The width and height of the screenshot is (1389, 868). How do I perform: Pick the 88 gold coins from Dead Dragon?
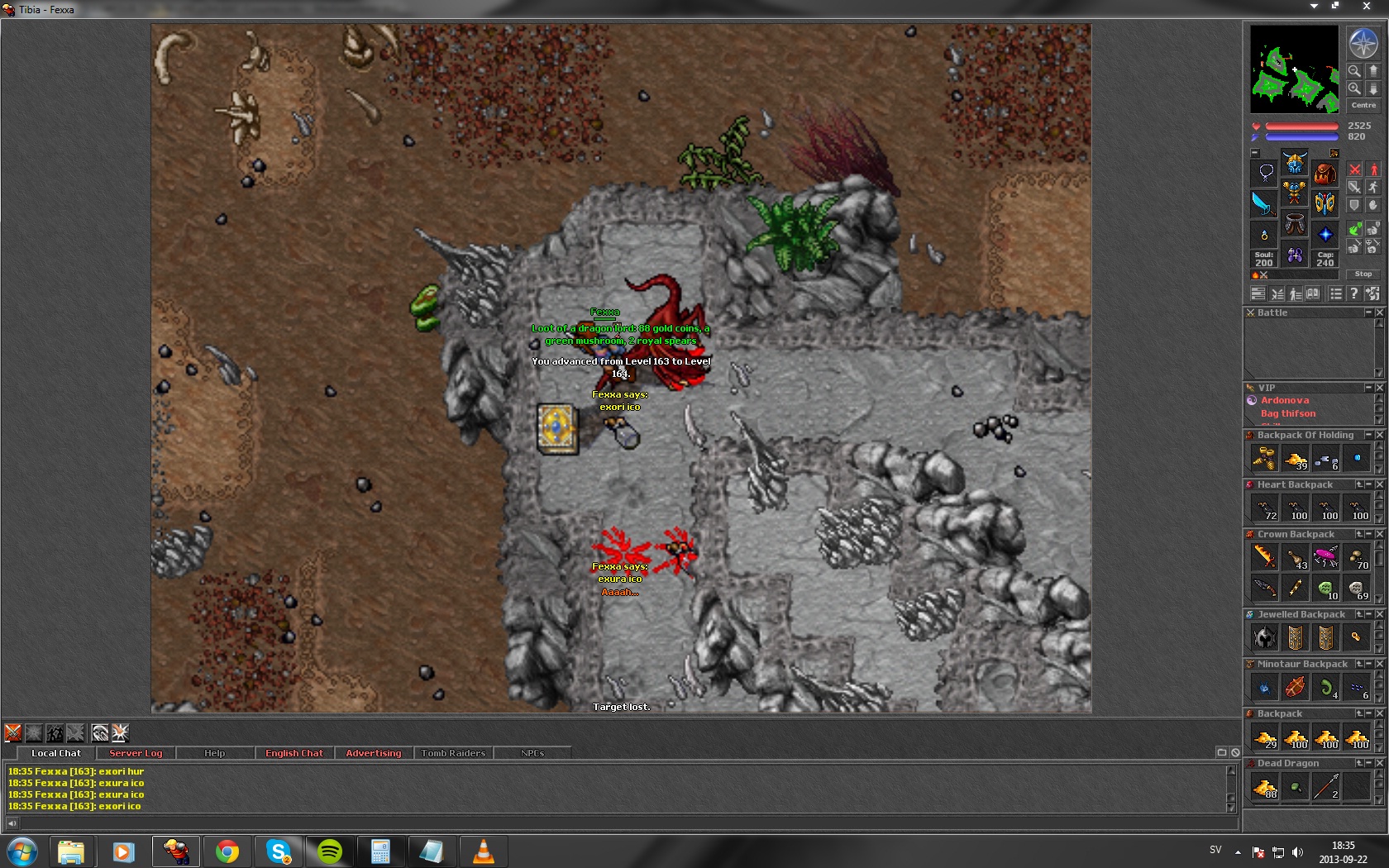[x=1265, y=788]
